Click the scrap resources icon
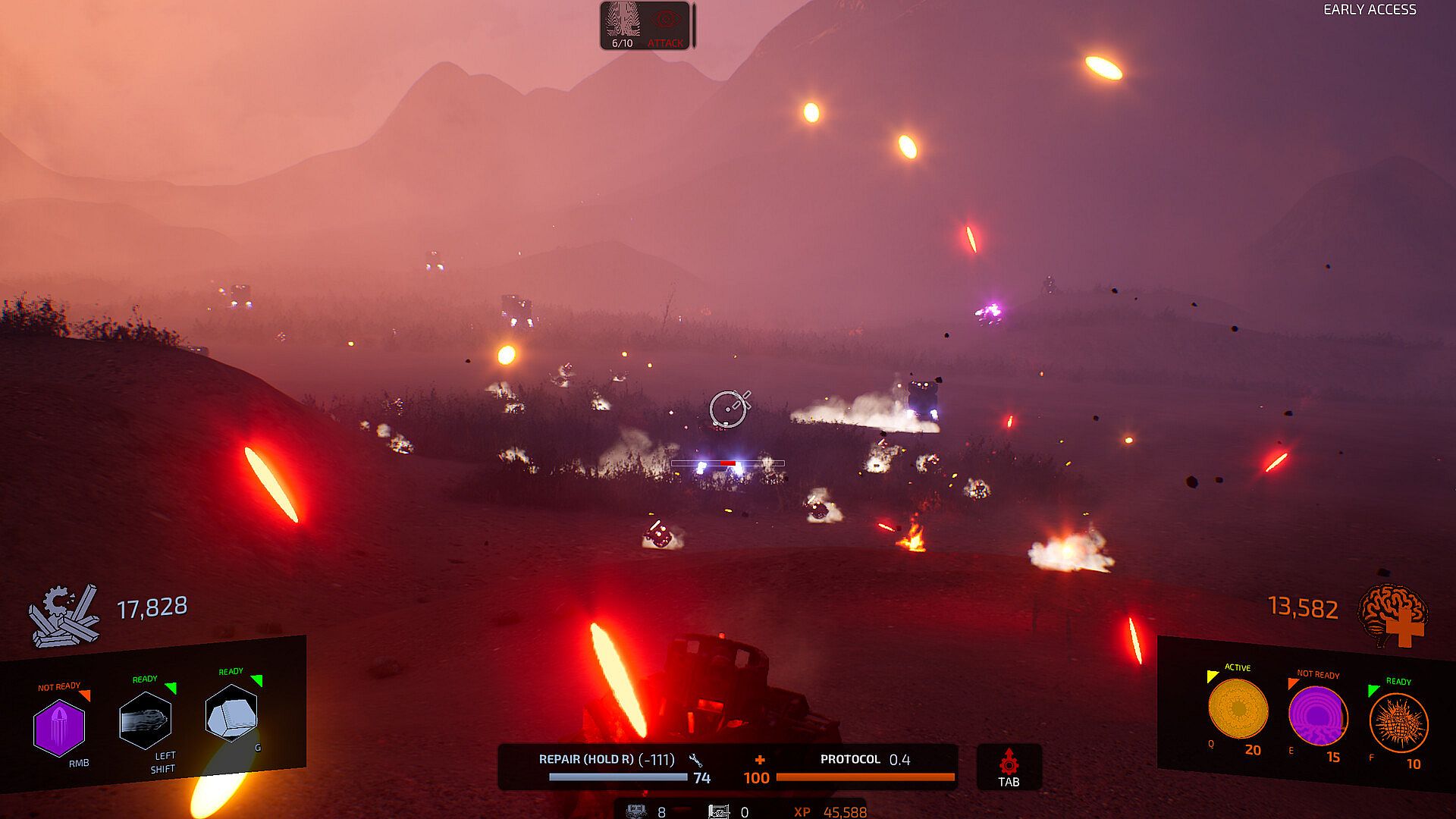Viewport: 1456px width, 819px height. pos(64,615)
